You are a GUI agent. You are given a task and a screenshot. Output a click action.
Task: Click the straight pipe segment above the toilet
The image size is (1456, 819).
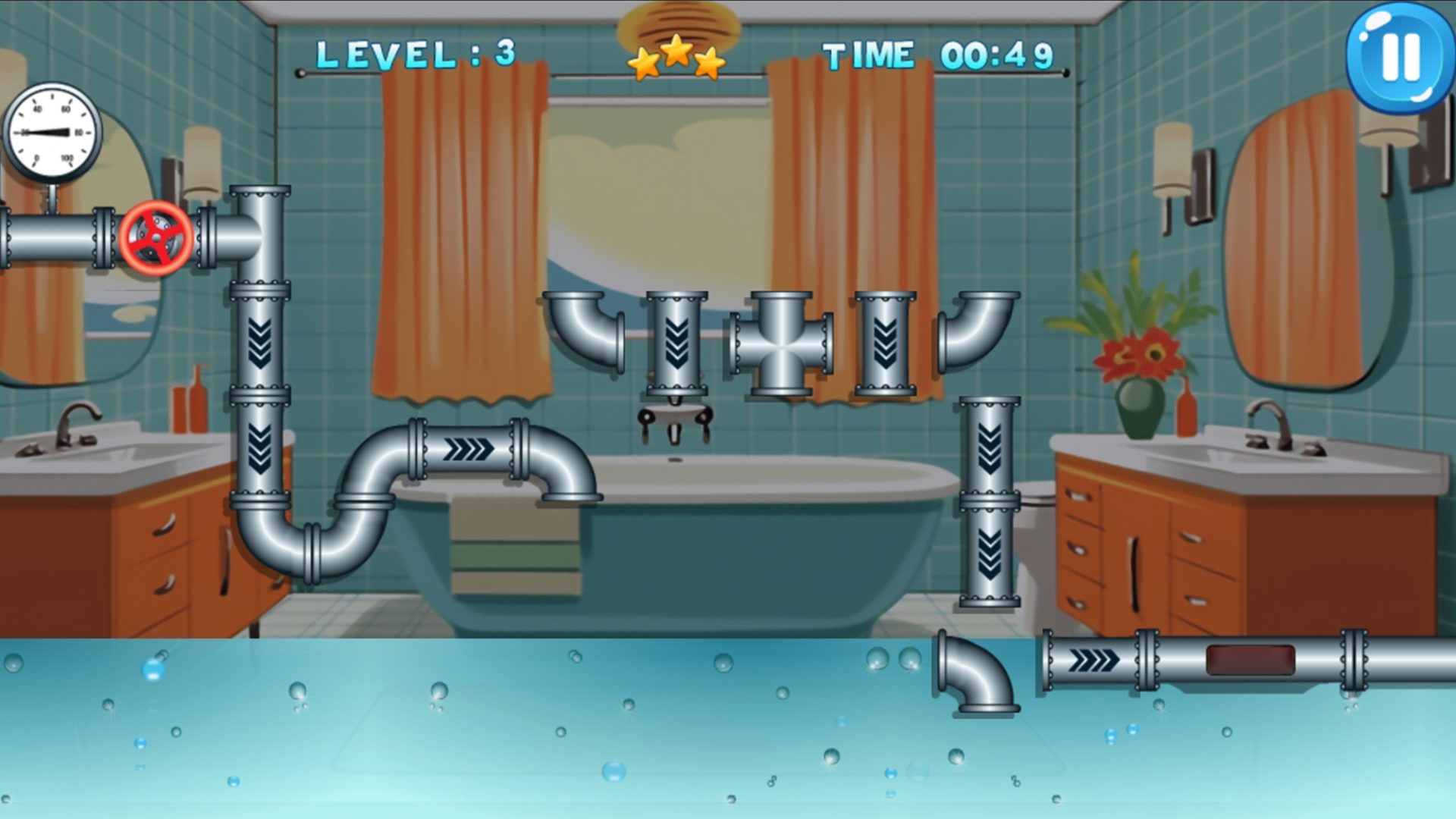pos(990,447)
